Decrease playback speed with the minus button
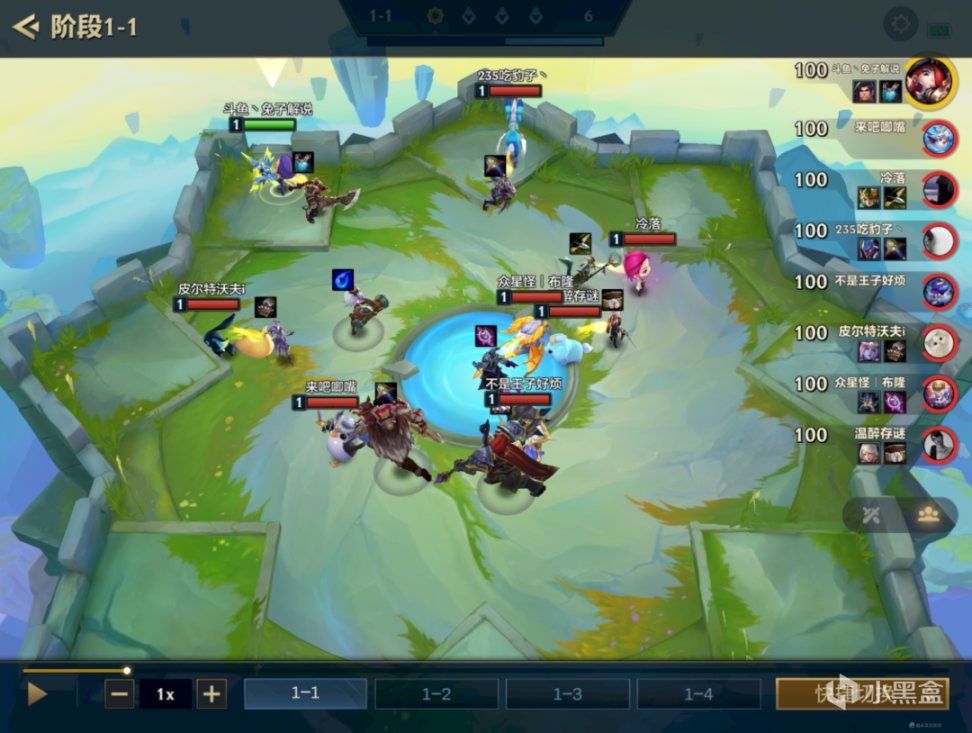972x733 pixels. (x=119, y=693)
